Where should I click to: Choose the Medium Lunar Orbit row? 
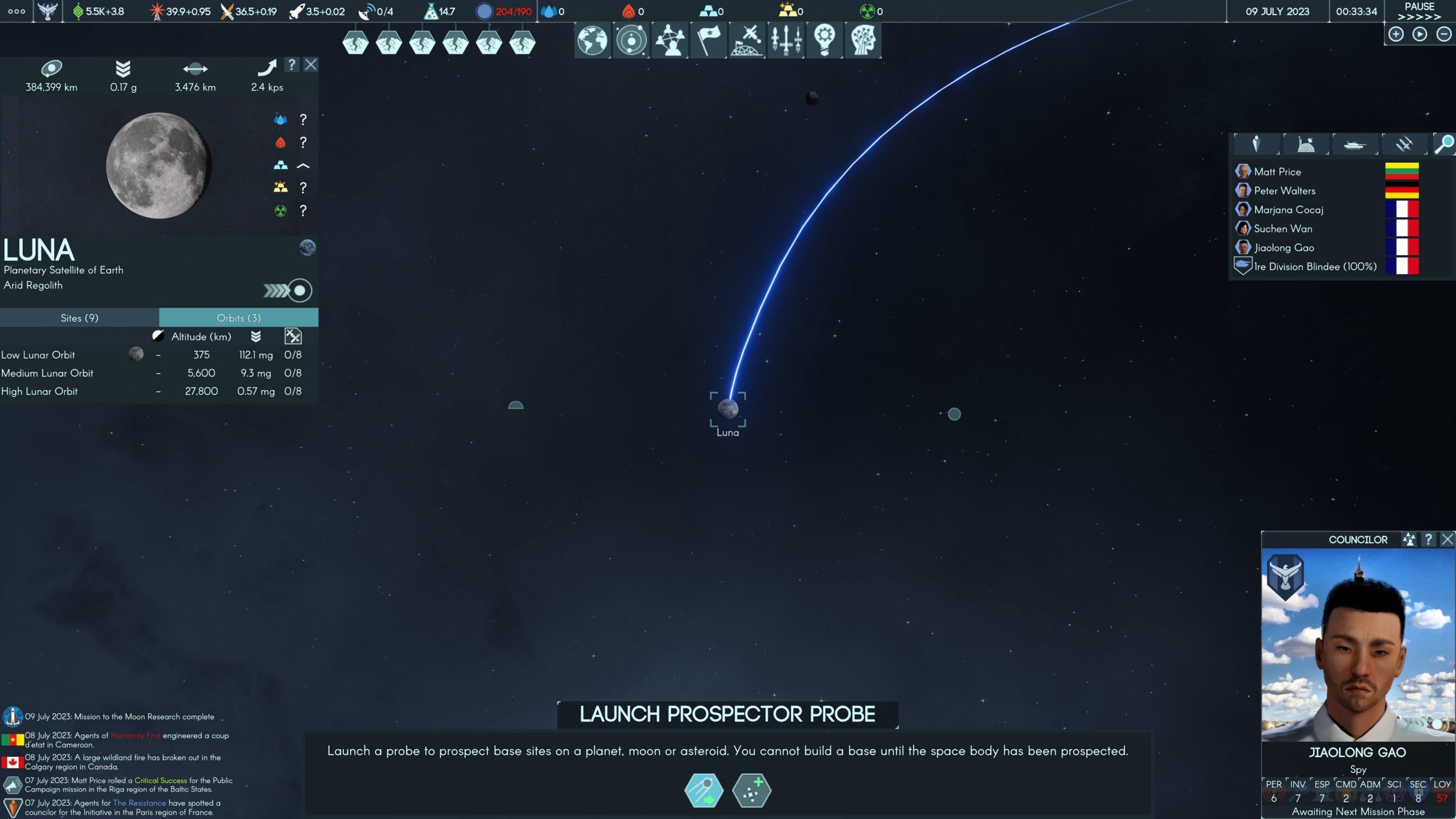tap(47, 373)
